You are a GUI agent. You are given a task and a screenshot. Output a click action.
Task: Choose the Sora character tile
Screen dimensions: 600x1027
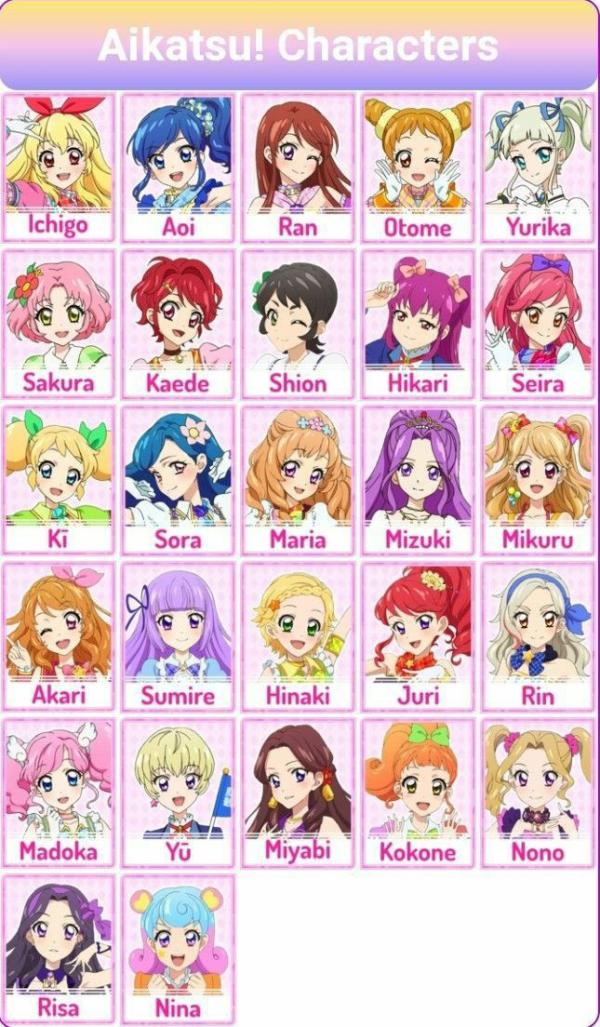point(178,480)
